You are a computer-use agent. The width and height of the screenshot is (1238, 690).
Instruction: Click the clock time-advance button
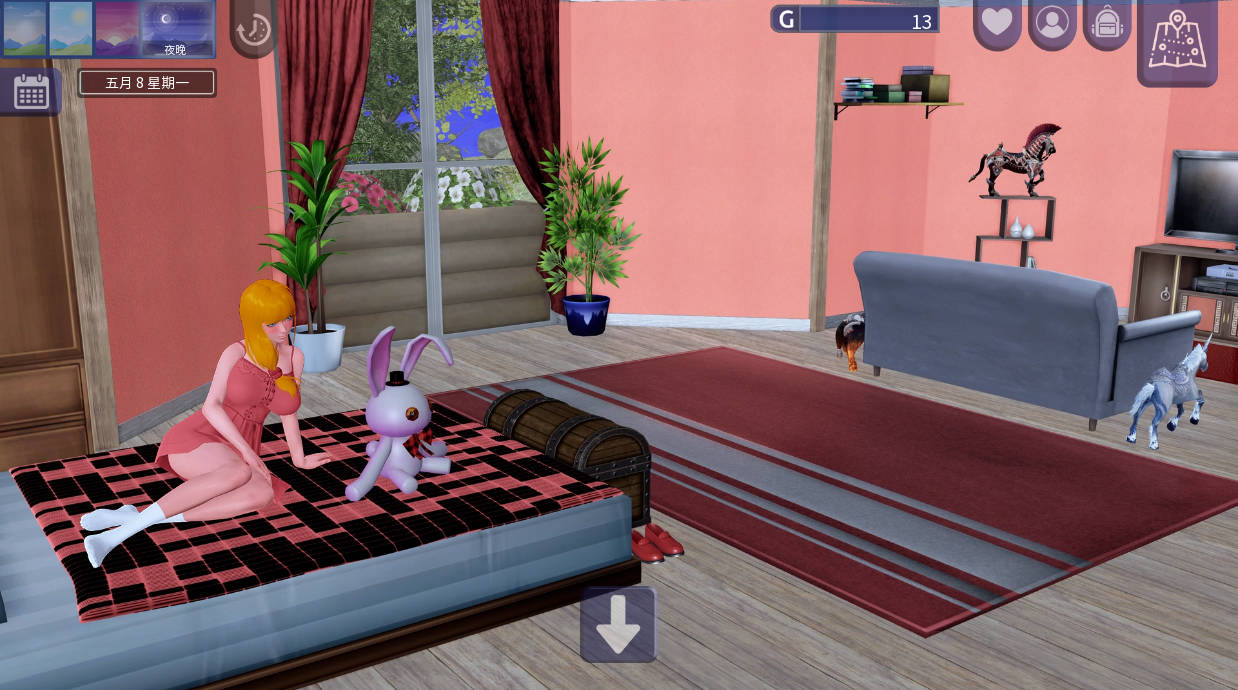point(254,29)
